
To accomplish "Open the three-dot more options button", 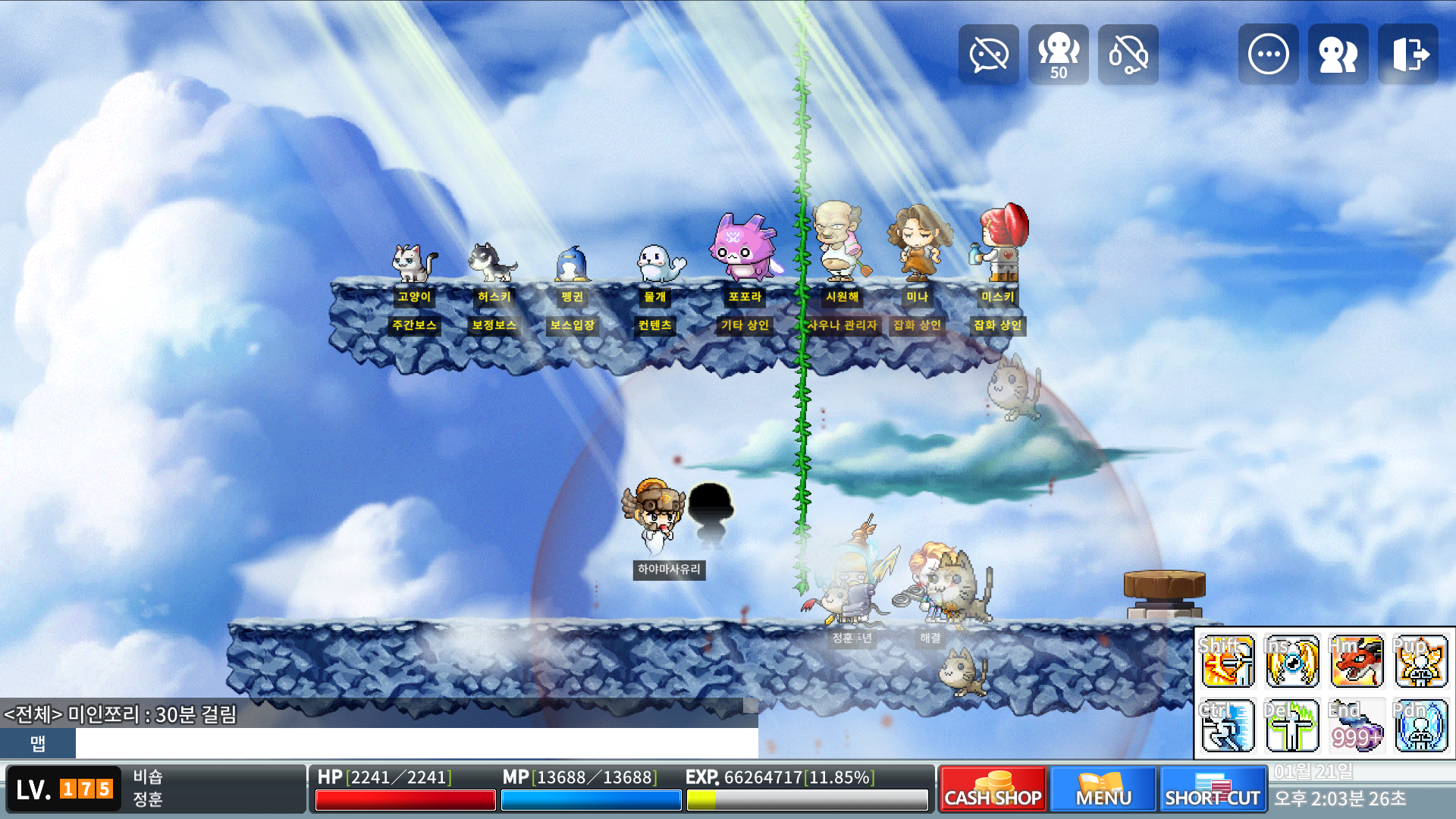I will [1268, 55].
